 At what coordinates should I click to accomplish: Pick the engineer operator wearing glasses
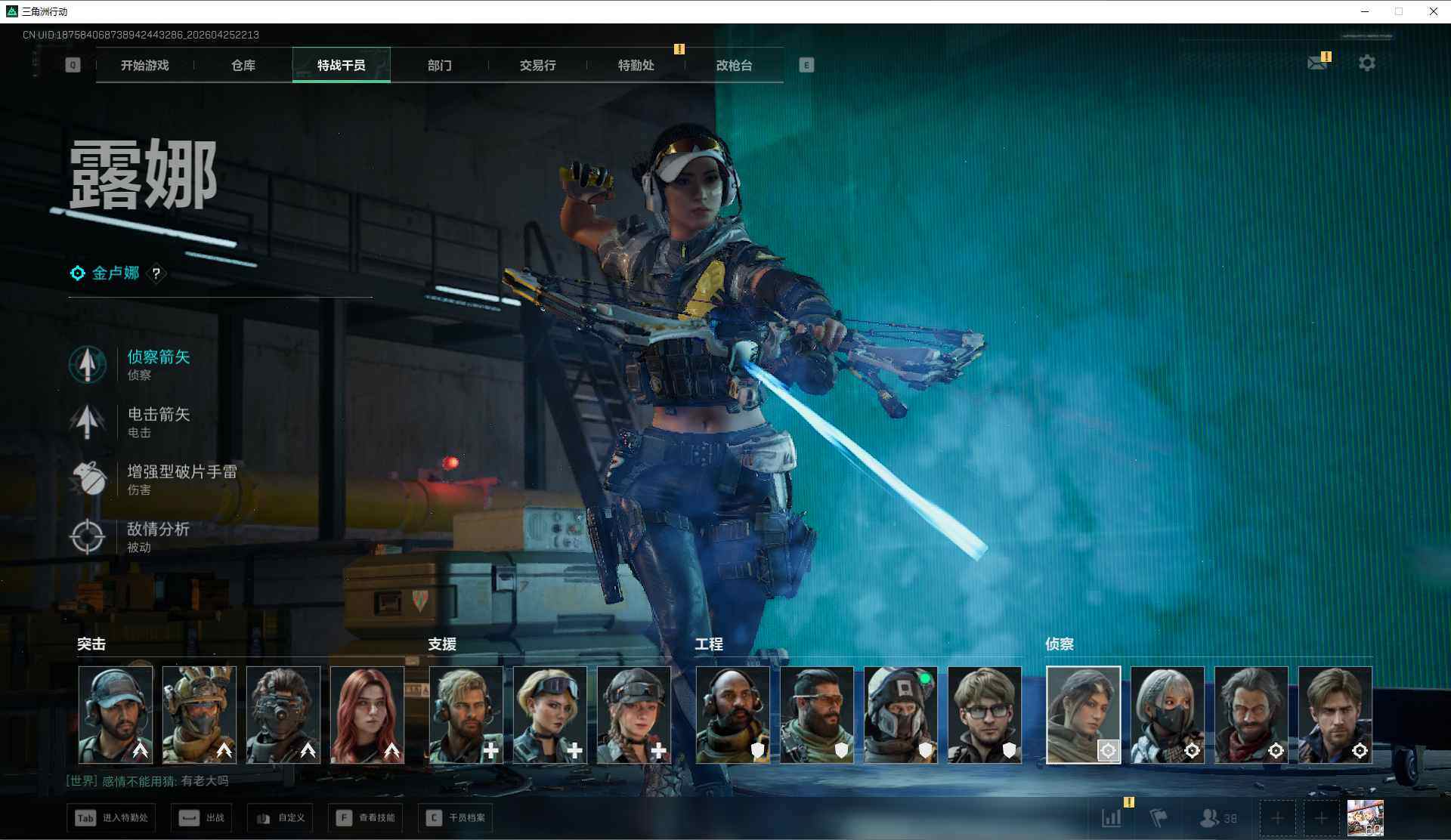pos(985,714)
